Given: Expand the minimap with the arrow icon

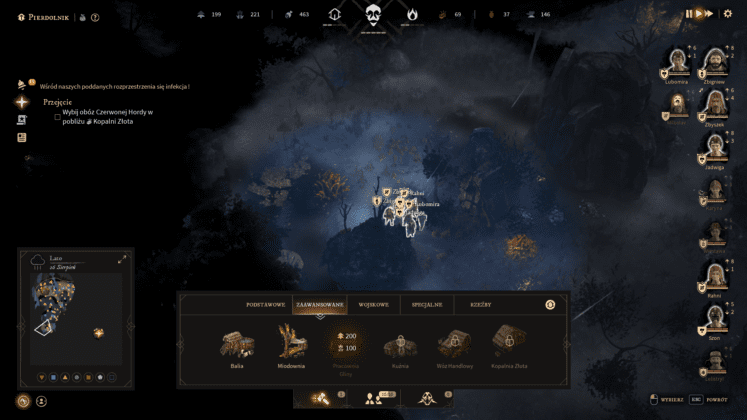Looking at the screenshot, I should tap(122, 259).
